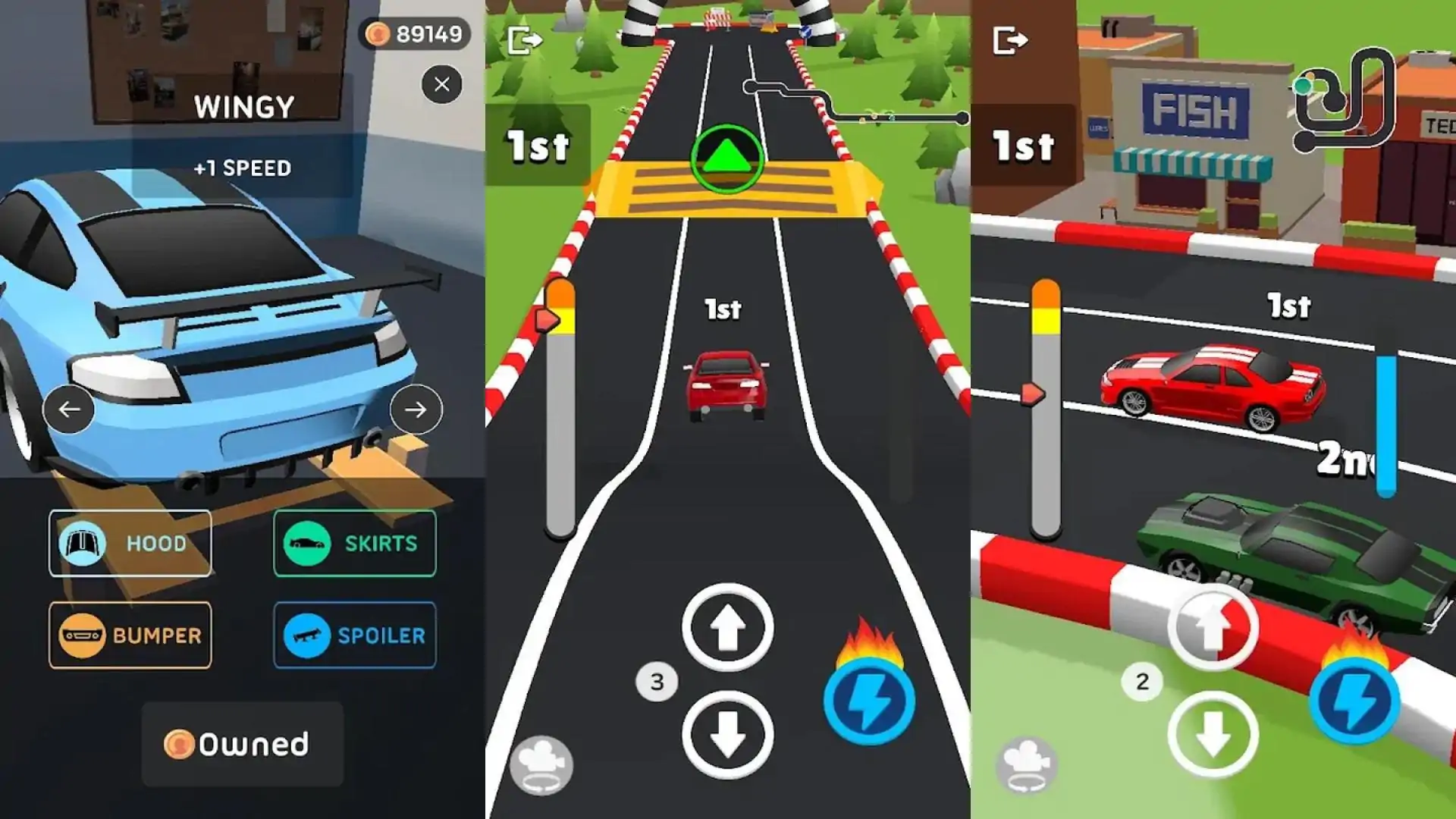
Task: Leave the race beside the Fish shop
Action: (1010, 40)
